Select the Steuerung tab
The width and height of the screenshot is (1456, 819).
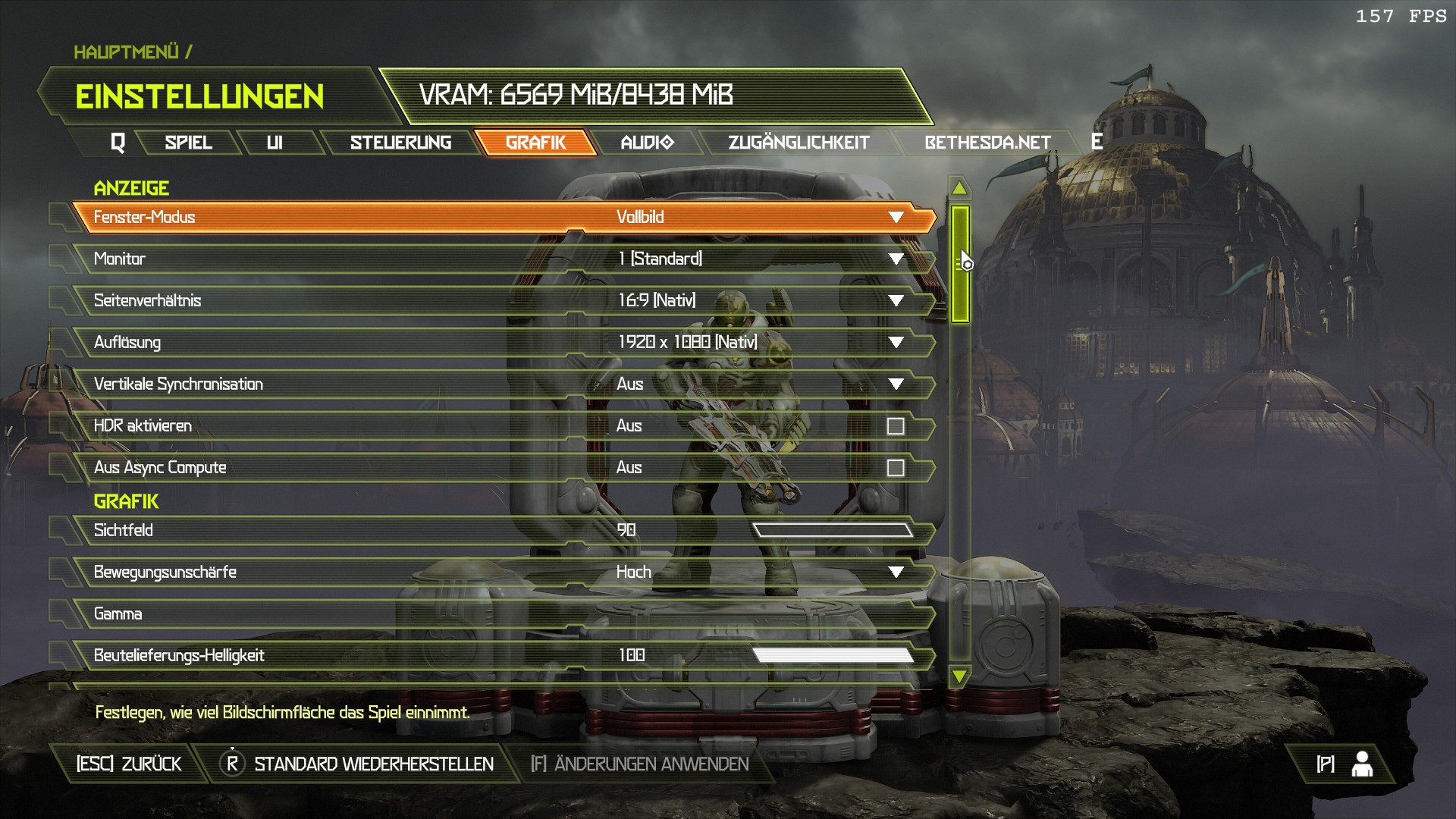click(400, 143)
